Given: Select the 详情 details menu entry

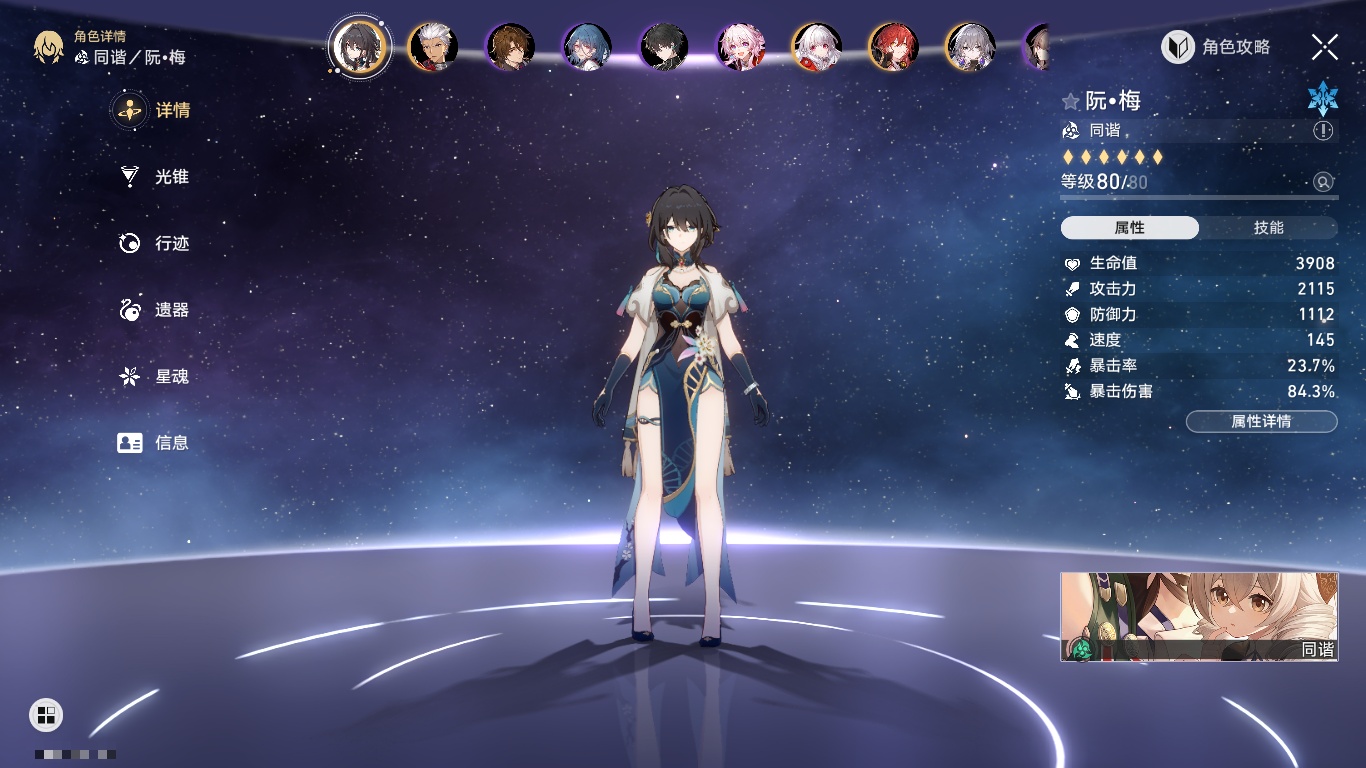Looking at the screenshot, I should point(155,110).
